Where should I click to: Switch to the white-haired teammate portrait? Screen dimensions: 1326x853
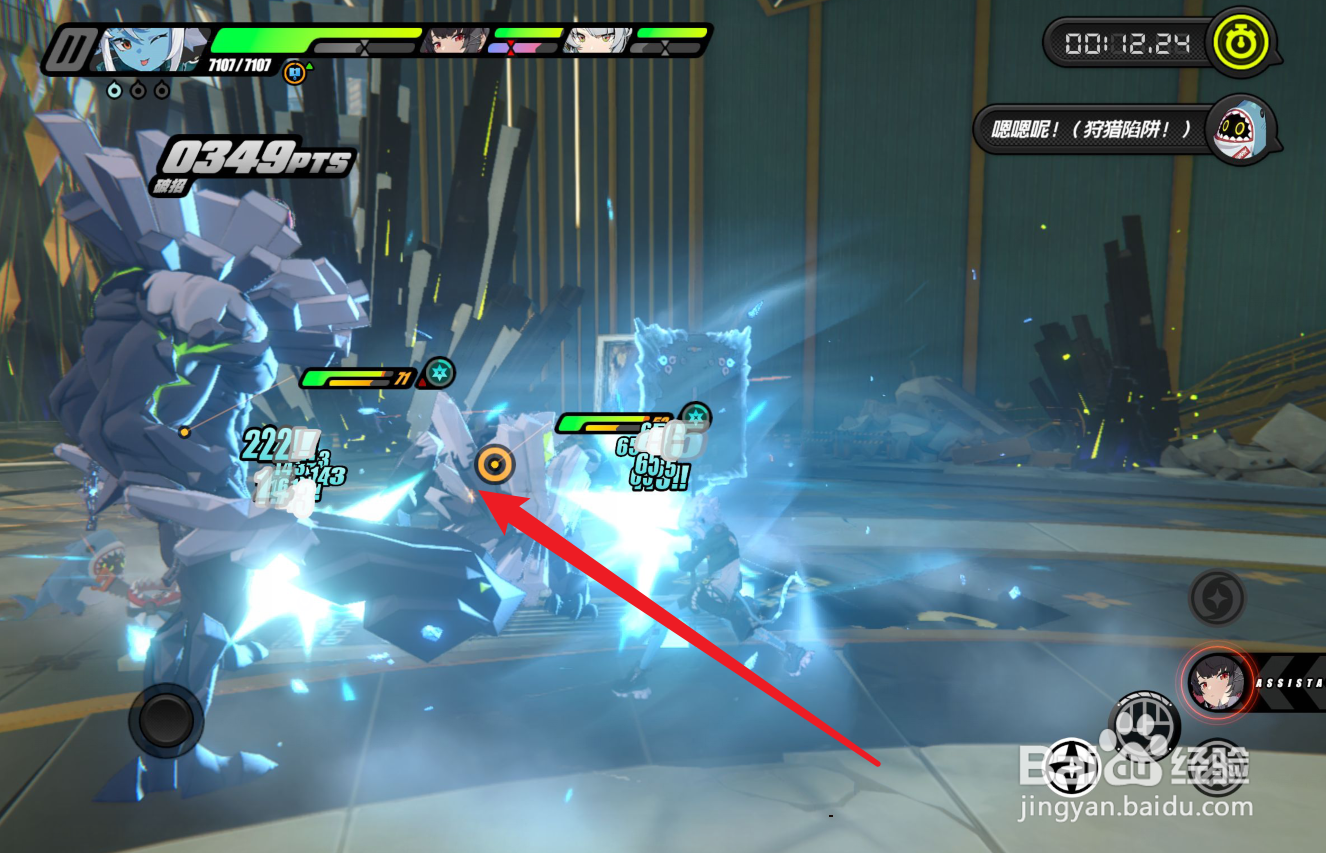[x=598, y=41]
